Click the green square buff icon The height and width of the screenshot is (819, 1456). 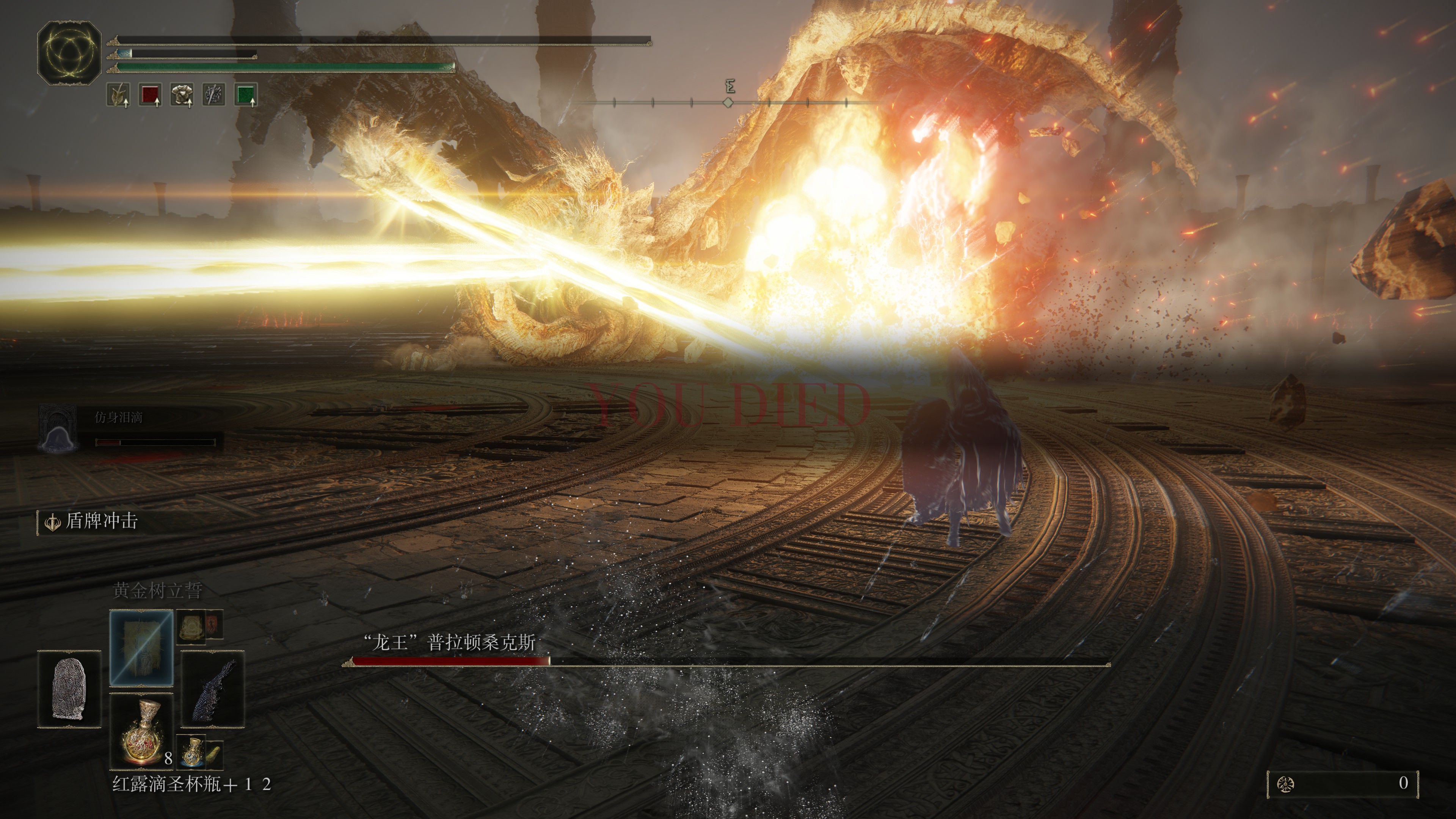point(246,94)
